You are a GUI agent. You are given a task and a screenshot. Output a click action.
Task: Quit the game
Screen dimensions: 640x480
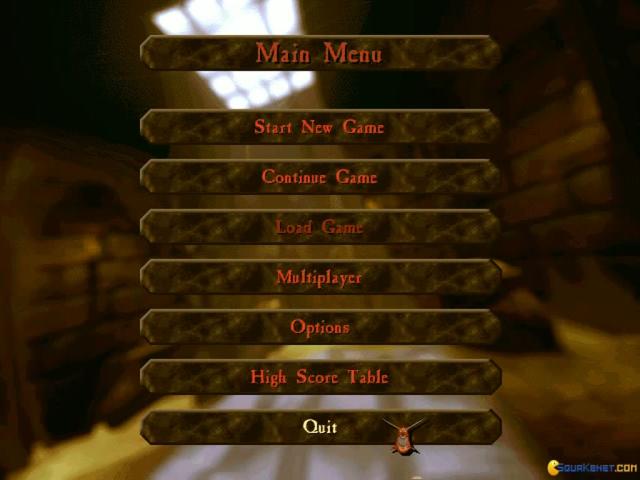(320, 427)
